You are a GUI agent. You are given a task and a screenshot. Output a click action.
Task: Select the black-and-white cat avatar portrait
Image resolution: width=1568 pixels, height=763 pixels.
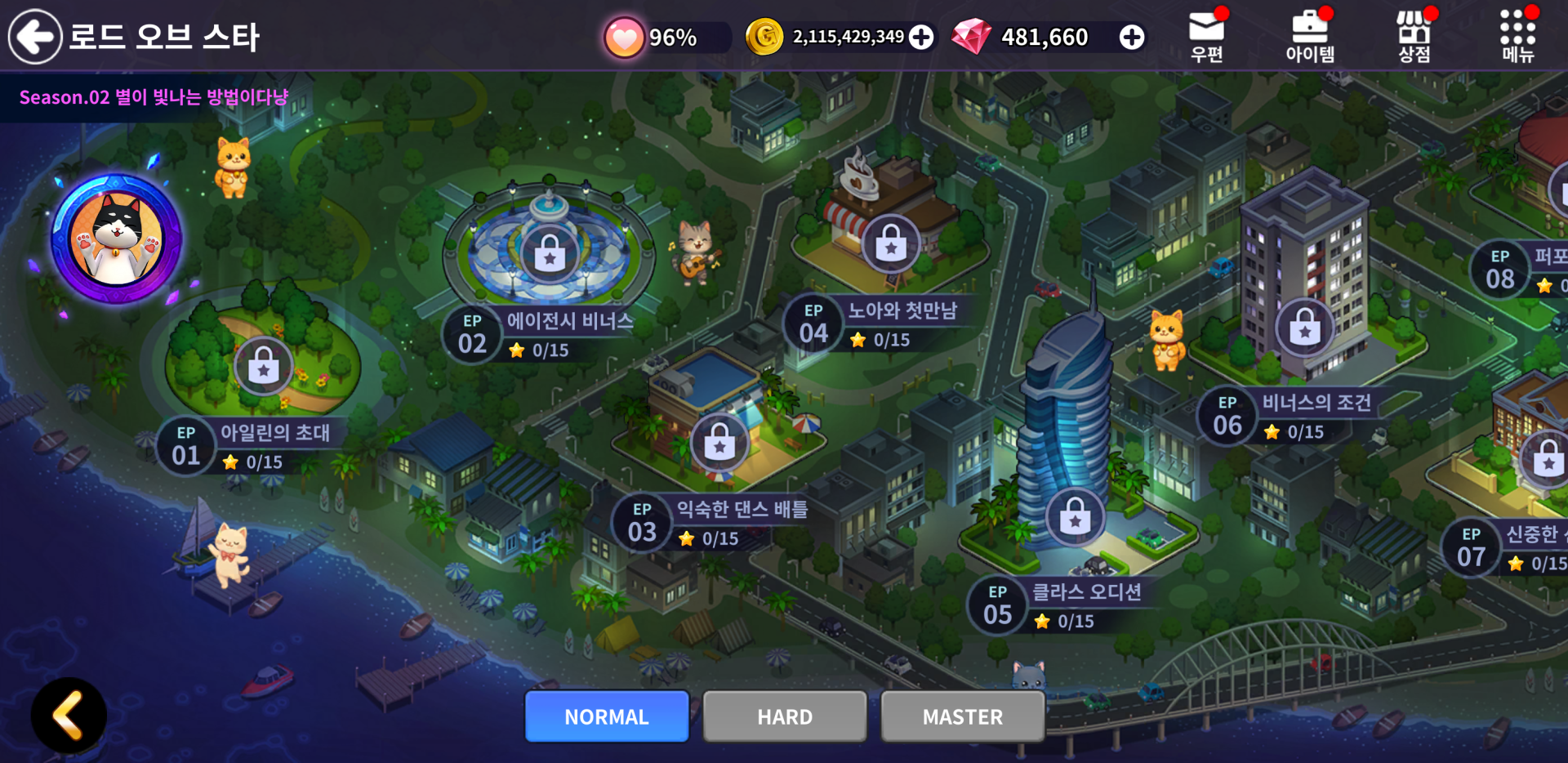pos(116,239)
